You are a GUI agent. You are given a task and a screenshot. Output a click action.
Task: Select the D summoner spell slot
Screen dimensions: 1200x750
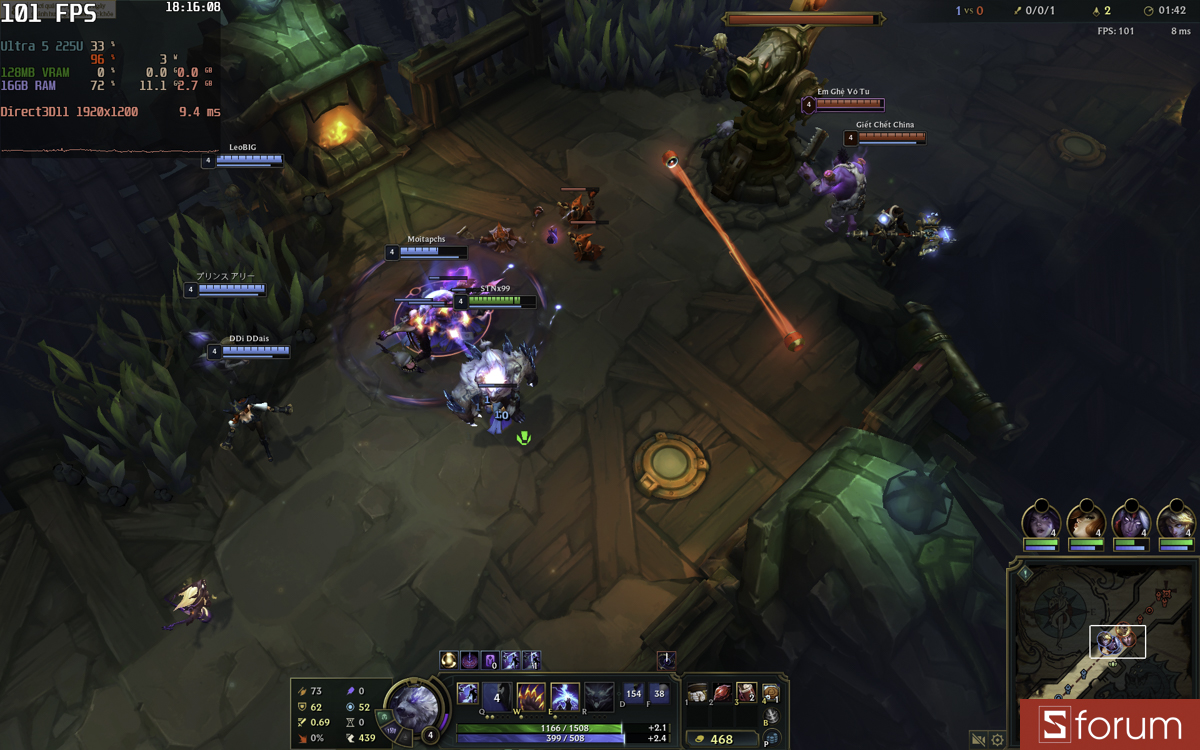coord(633,693)
